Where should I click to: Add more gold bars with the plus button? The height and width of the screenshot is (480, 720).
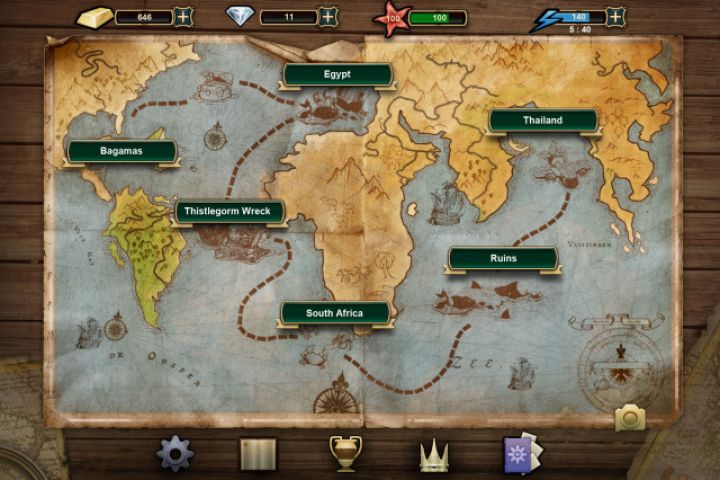184,16
